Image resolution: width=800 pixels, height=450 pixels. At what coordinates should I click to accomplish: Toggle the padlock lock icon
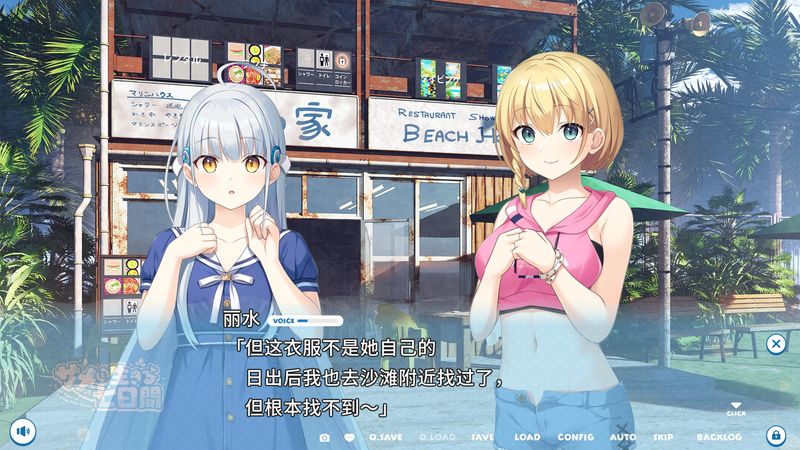click(x=775, y=435)
